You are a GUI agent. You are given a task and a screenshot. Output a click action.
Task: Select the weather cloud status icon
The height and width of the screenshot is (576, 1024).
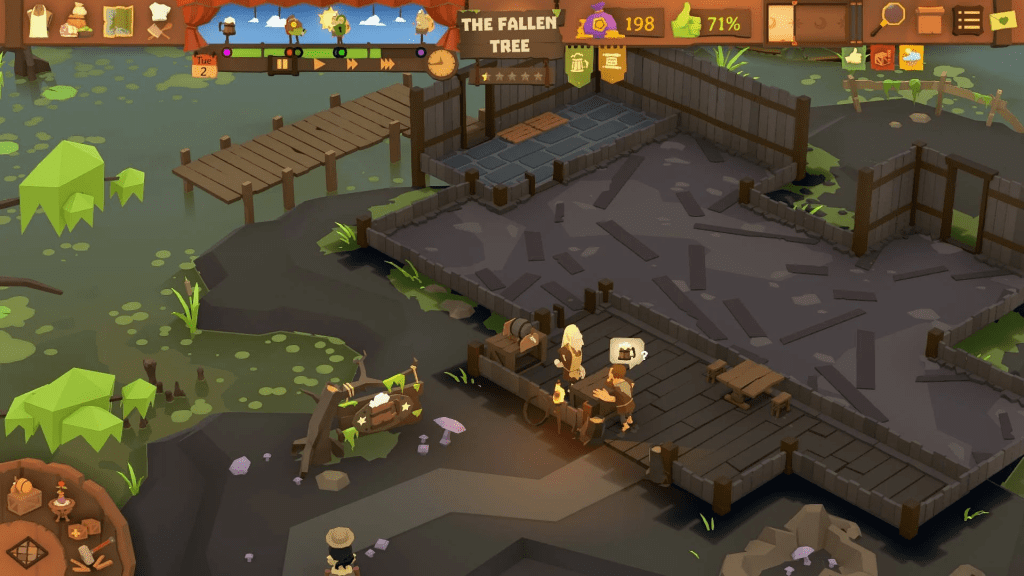[911, 57]
